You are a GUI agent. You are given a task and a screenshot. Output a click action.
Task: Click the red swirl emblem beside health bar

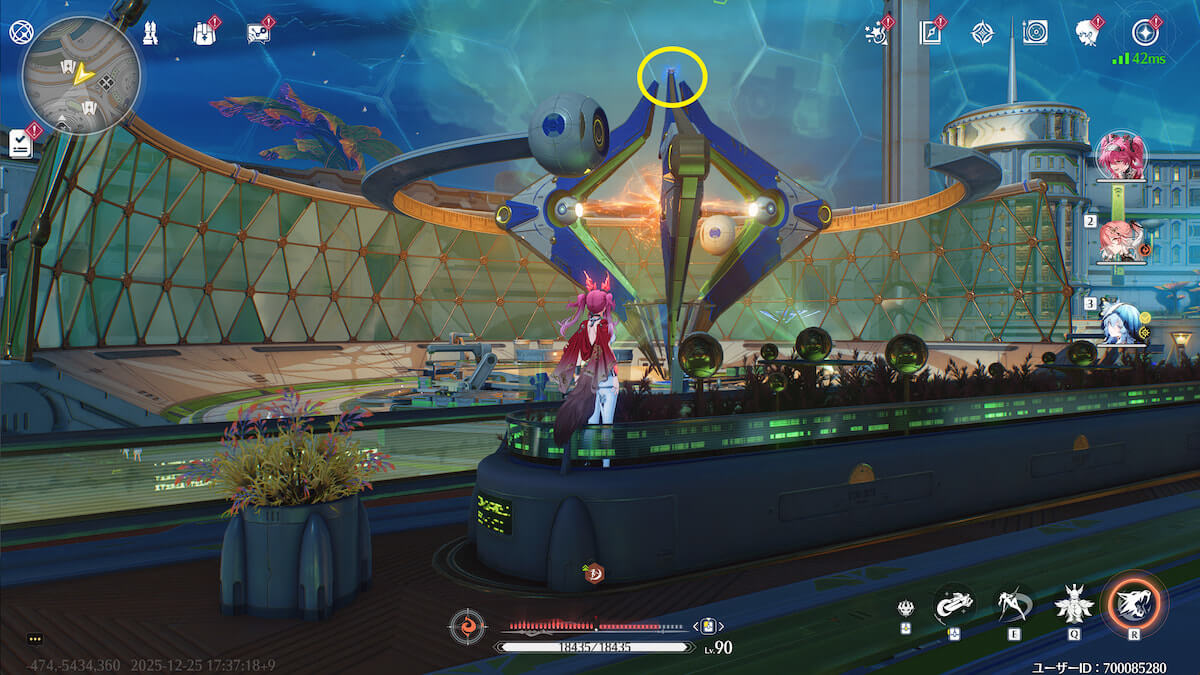pyautogui.click(x=467, y=627)
